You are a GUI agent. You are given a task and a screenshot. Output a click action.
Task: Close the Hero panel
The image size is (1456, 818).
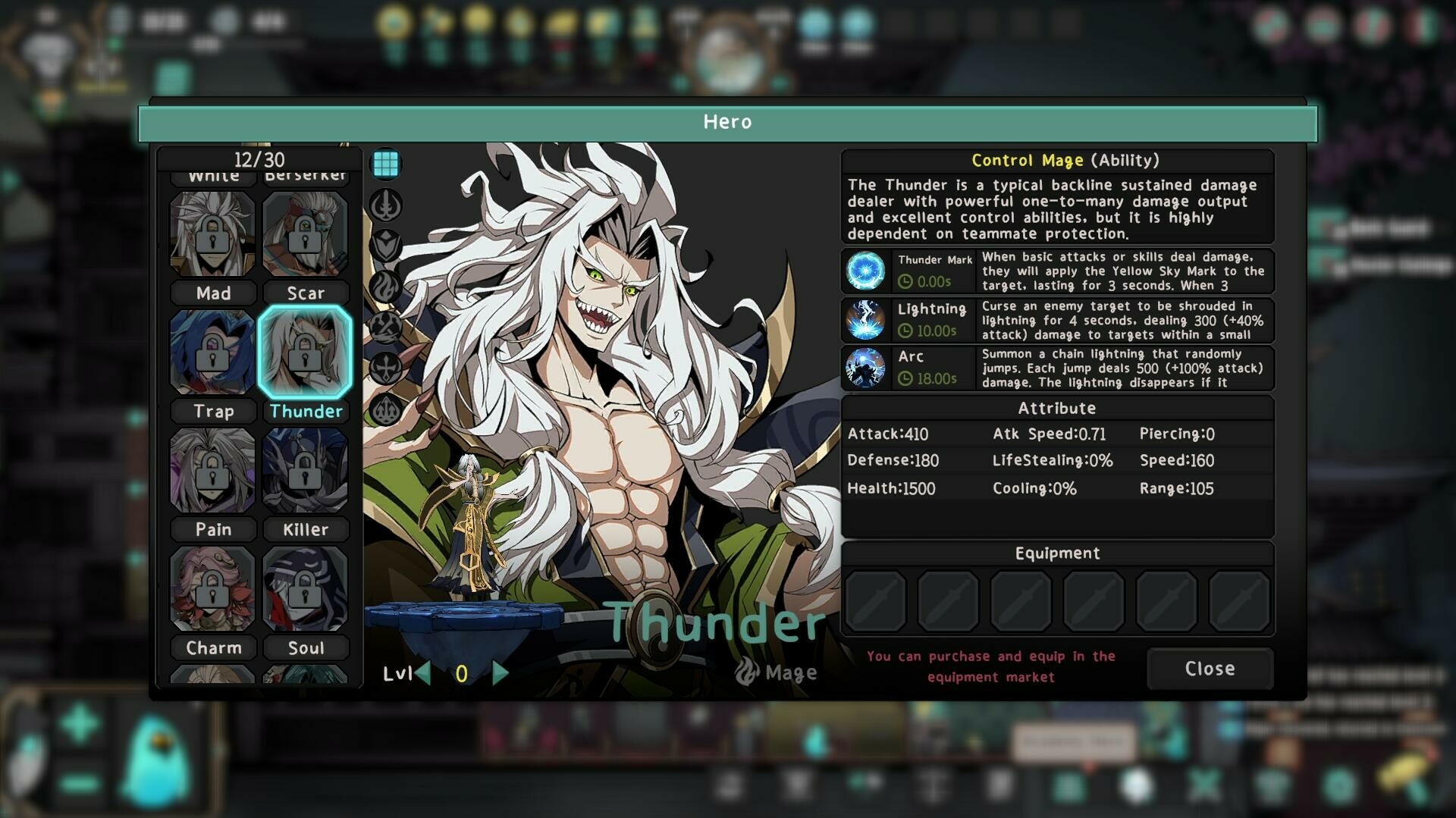click(1210, 669)
